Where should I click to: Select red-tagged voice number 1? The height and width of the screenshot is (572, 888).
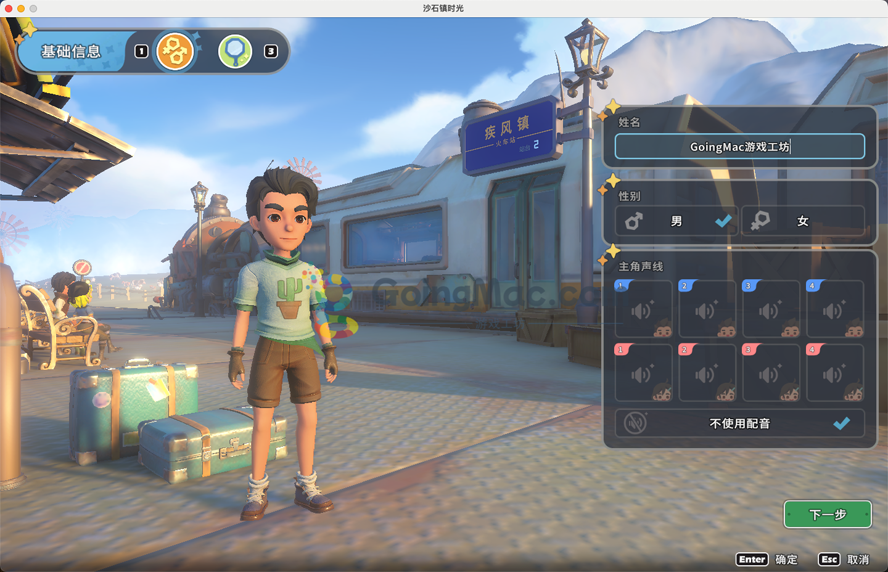click(643, 373)
